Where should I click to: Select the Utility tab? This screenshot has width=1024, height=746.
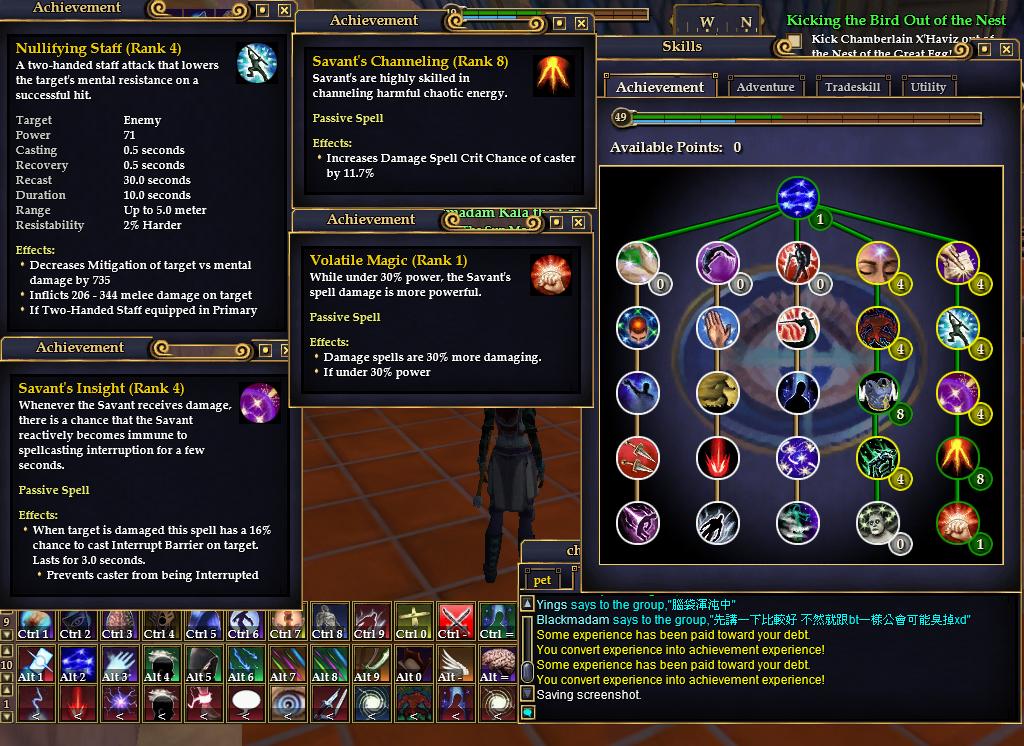[928, 87]
